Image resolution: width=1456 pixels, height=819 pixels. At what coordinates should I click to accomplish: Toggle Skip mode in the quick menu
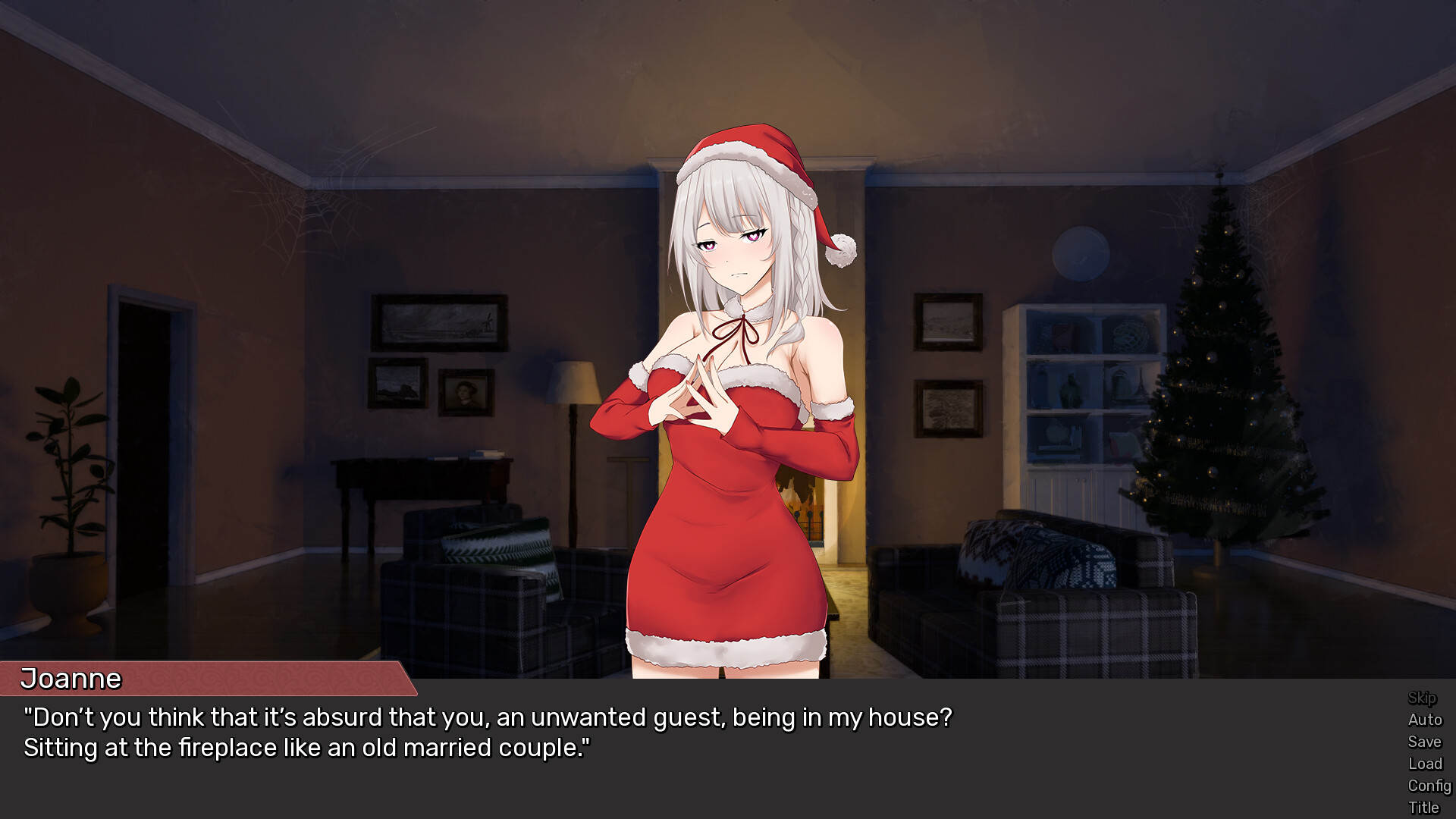(x=1423, y=698)
